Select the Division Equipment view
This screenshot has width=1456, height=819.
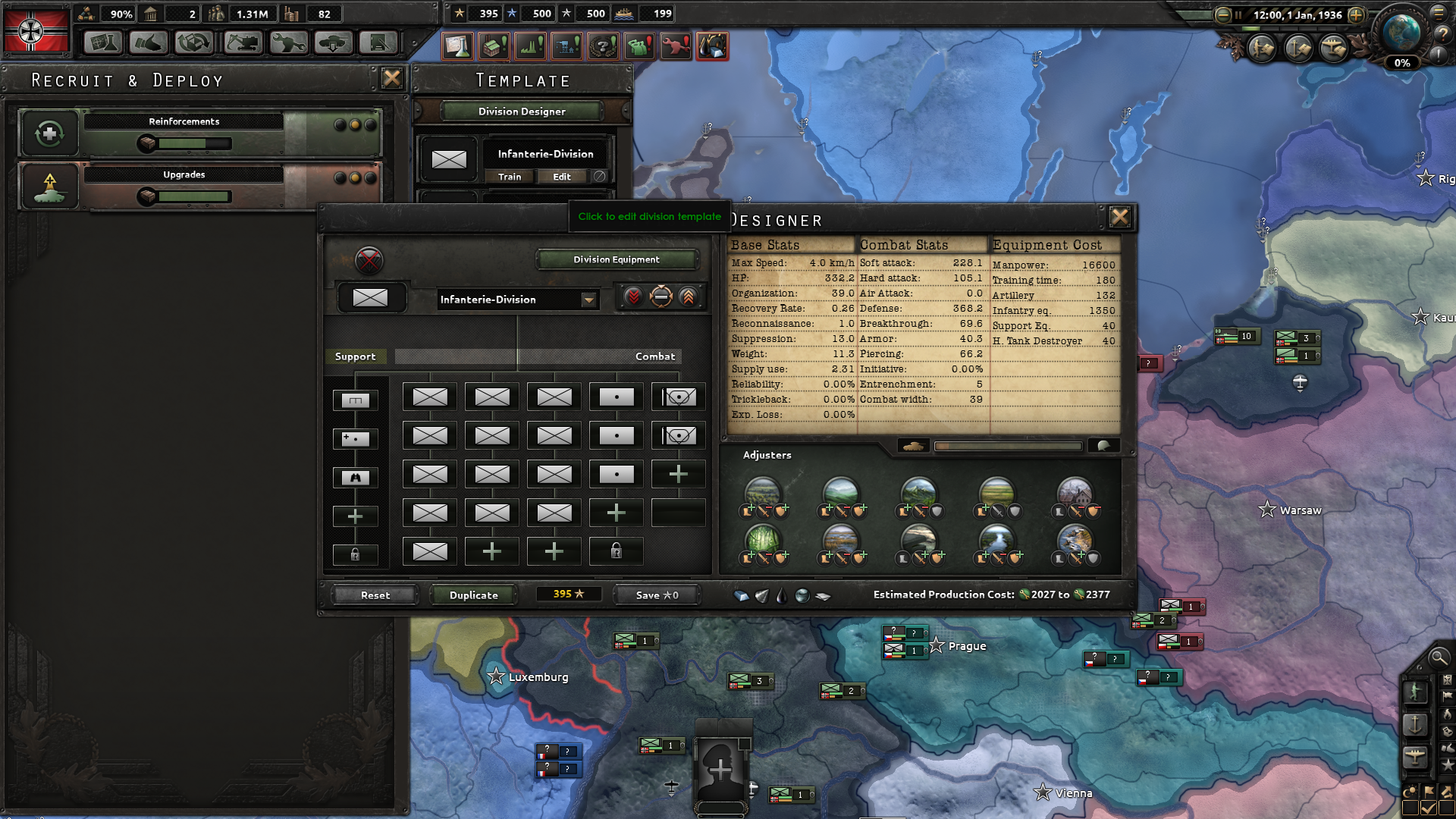(614, 259)
